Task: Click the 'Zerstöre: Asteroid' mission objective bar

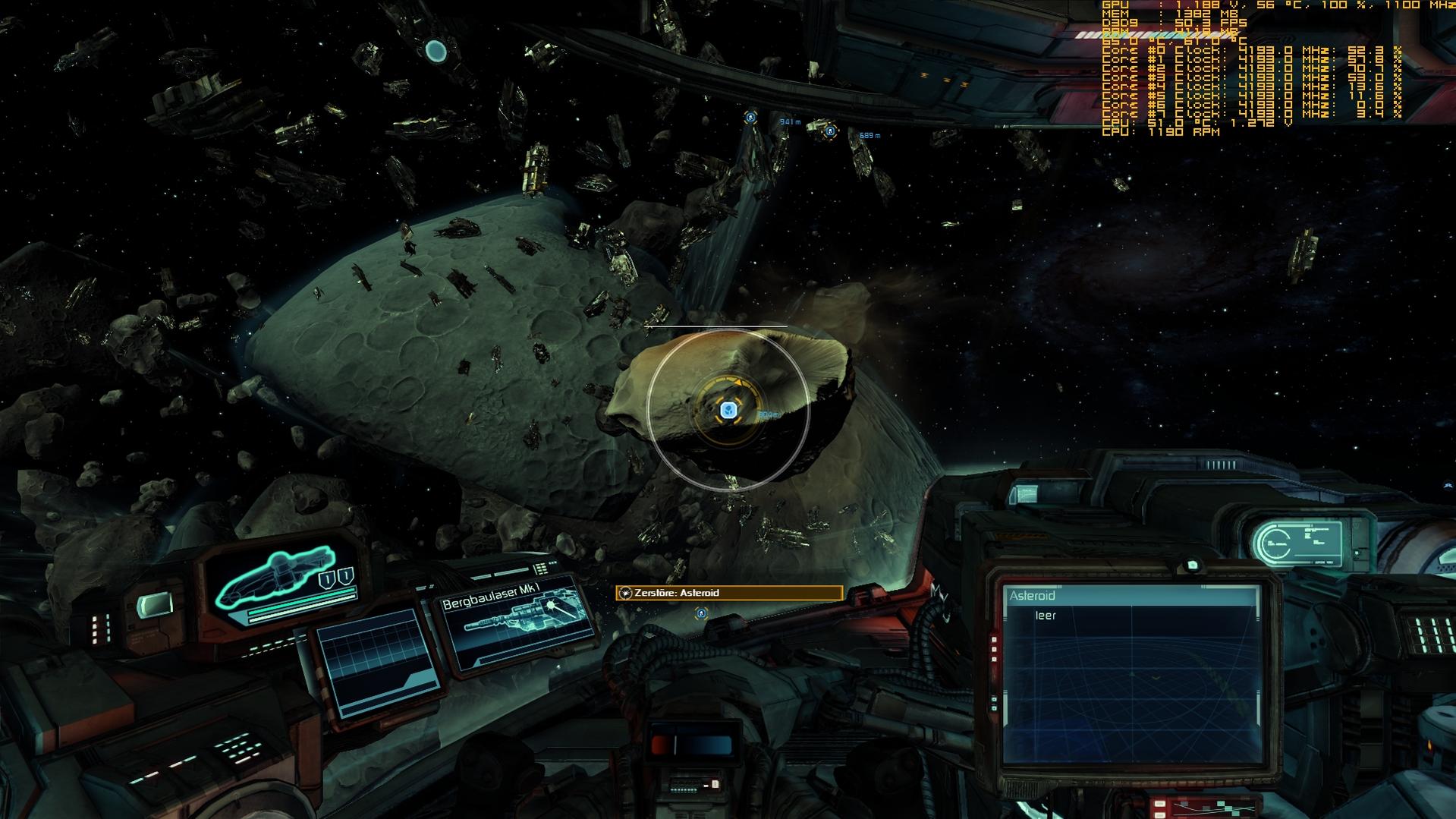Action: (x=729, y=593)
